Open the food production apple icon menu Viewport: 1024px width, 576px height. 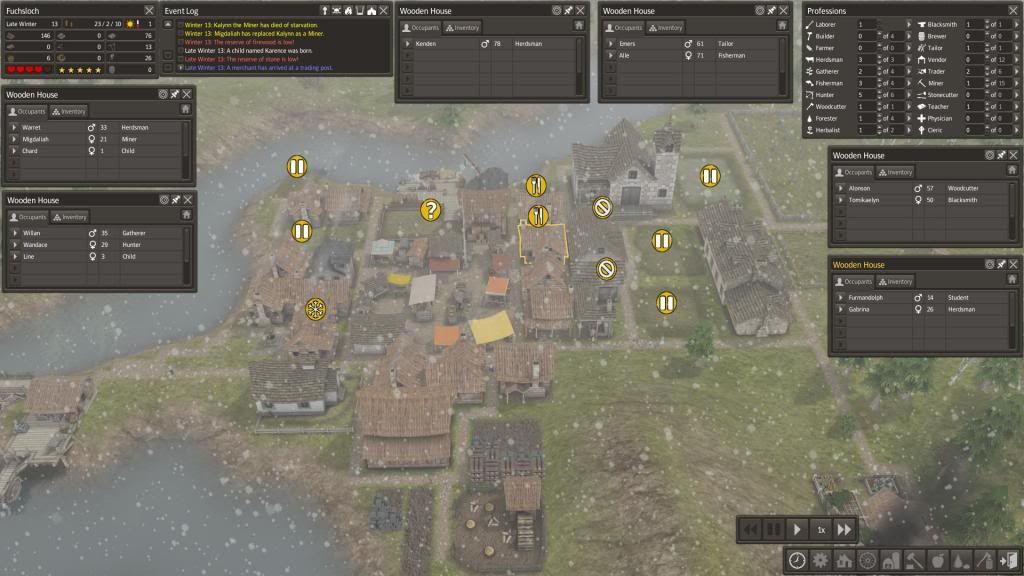(936, 560)
